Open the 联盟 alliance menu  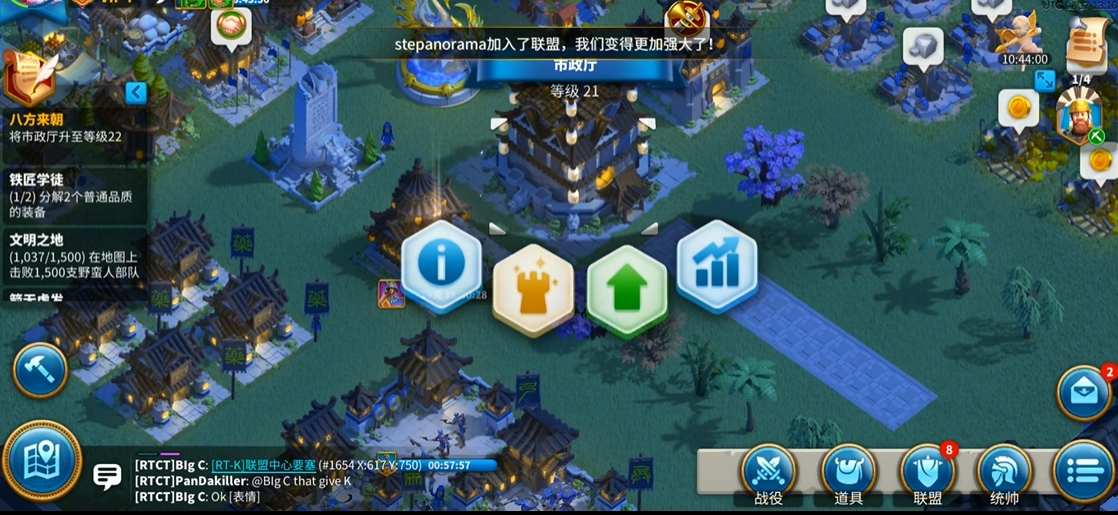click(x=927, y=473)
